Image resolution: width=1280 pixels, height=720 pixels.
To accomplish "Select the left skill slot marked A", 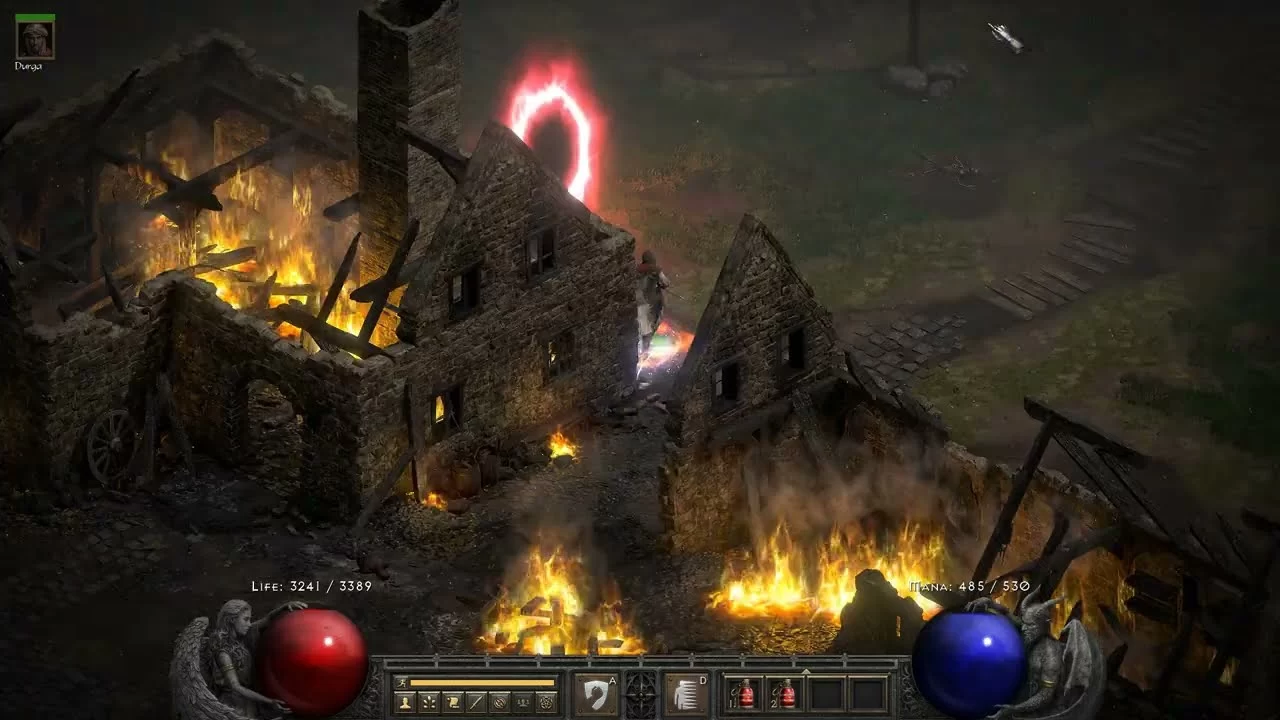I will coord(595,694).
